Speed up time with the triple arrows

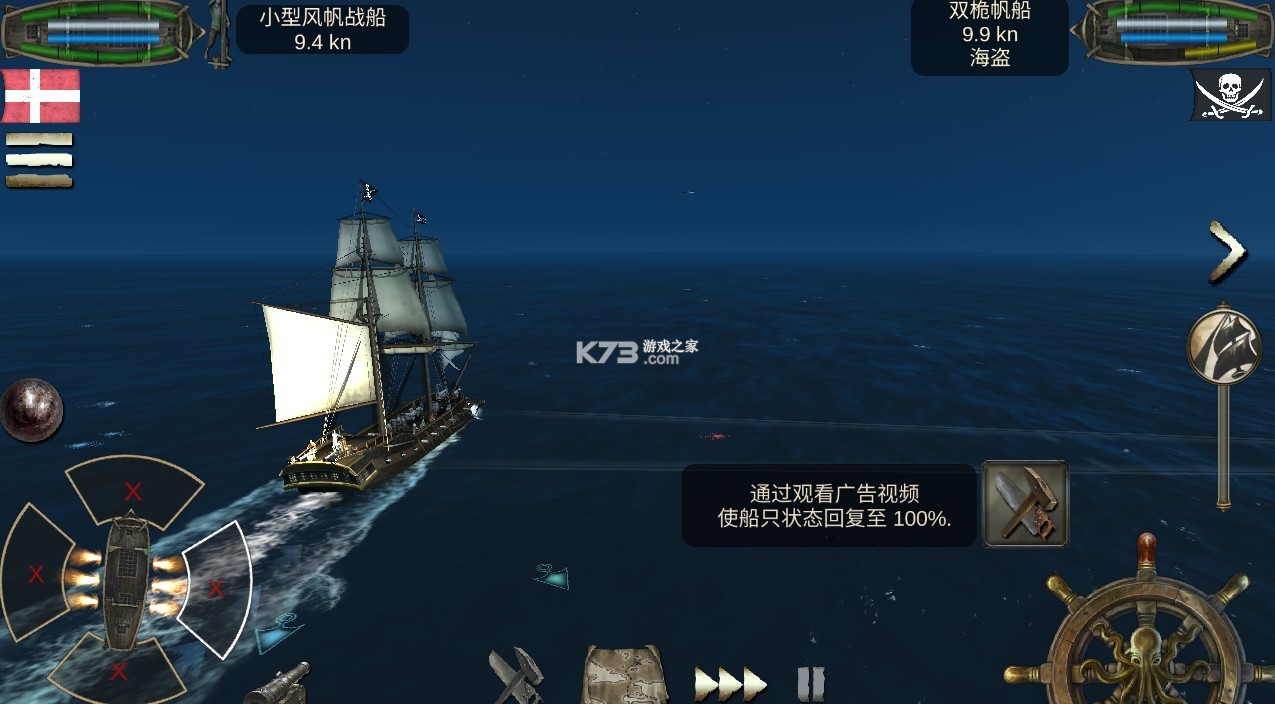click(x=731, y=684)
